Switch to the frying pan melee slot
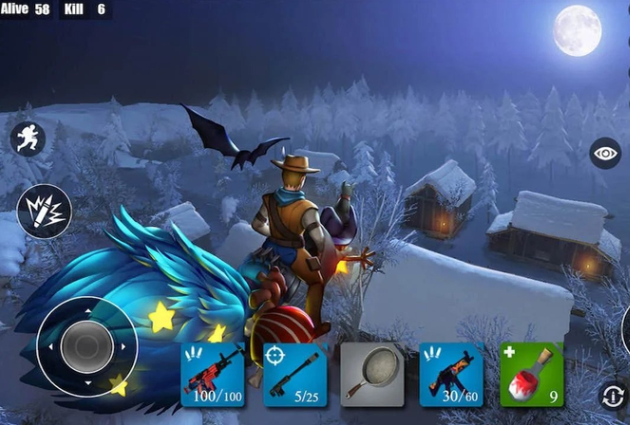This screenshot has width=630, height=425. [372, 375]
